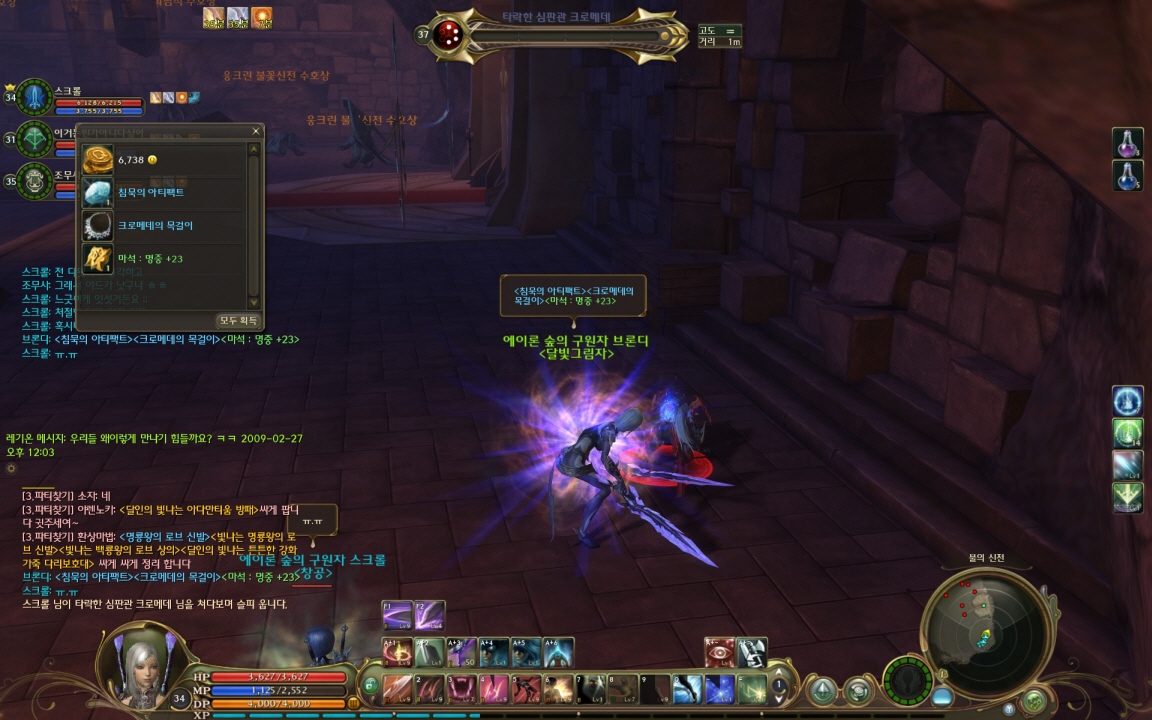This screenshot has width=1152, height=720.
Task: Pick up the 6,738 gold coins
Action: (98, 160)
